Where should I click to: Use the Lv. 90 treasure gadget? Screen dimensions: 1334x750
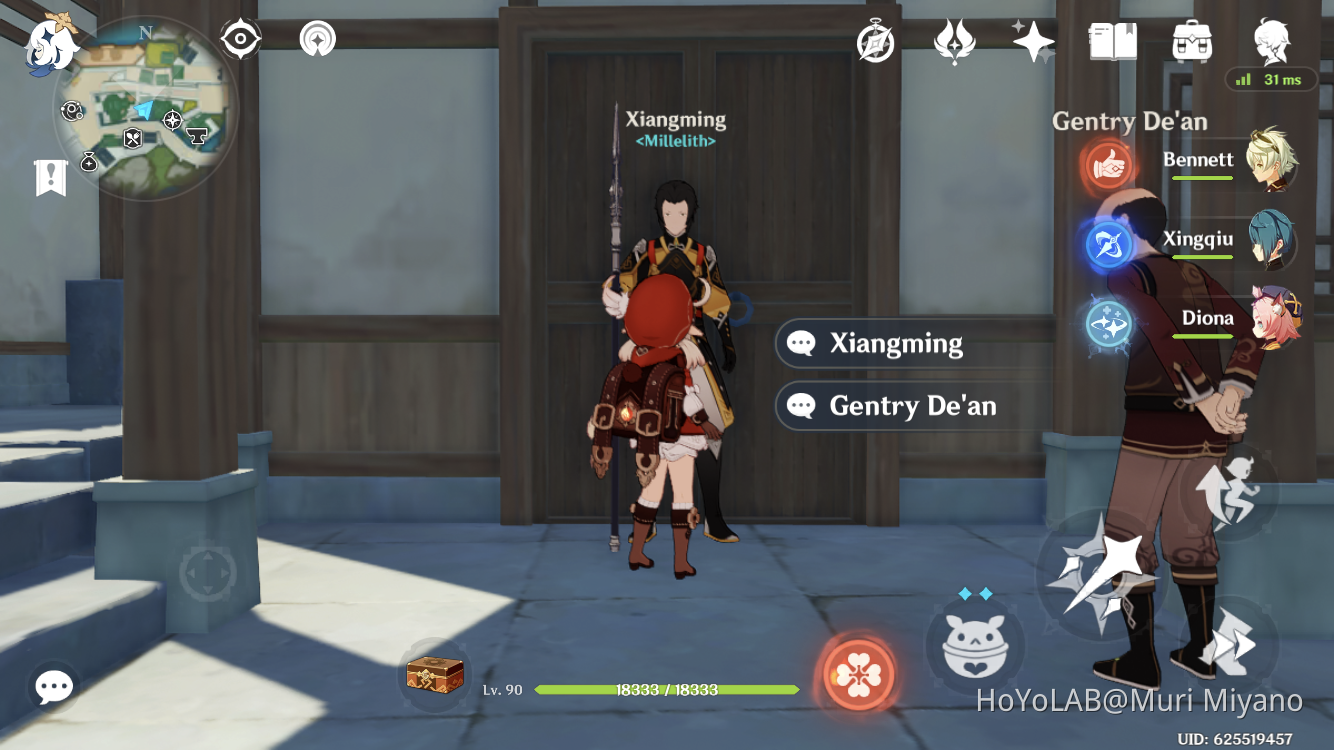(x=433, y=678)
